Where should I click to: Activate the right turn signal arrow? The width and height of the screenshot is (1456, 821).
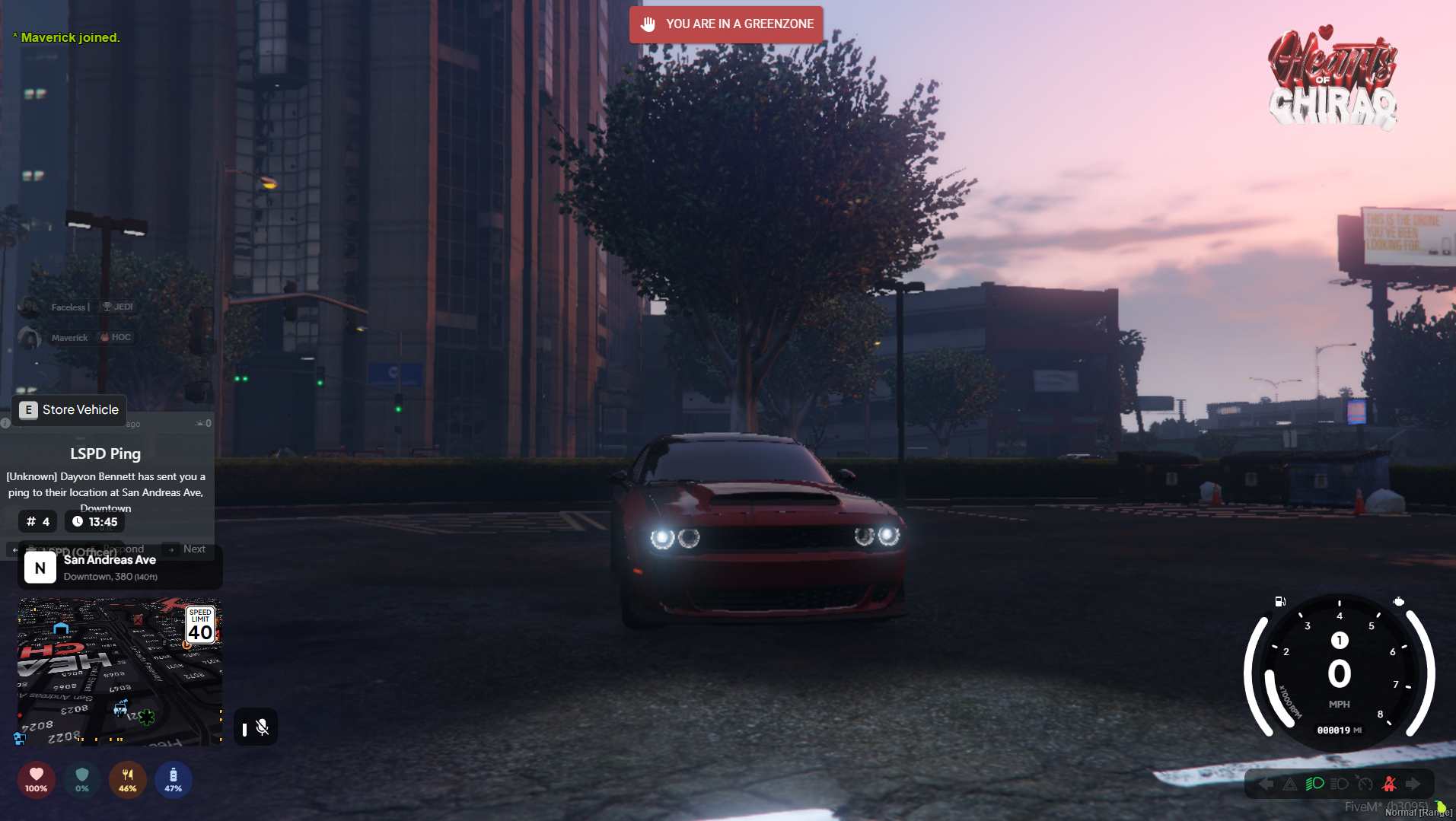coord(1413,784)
